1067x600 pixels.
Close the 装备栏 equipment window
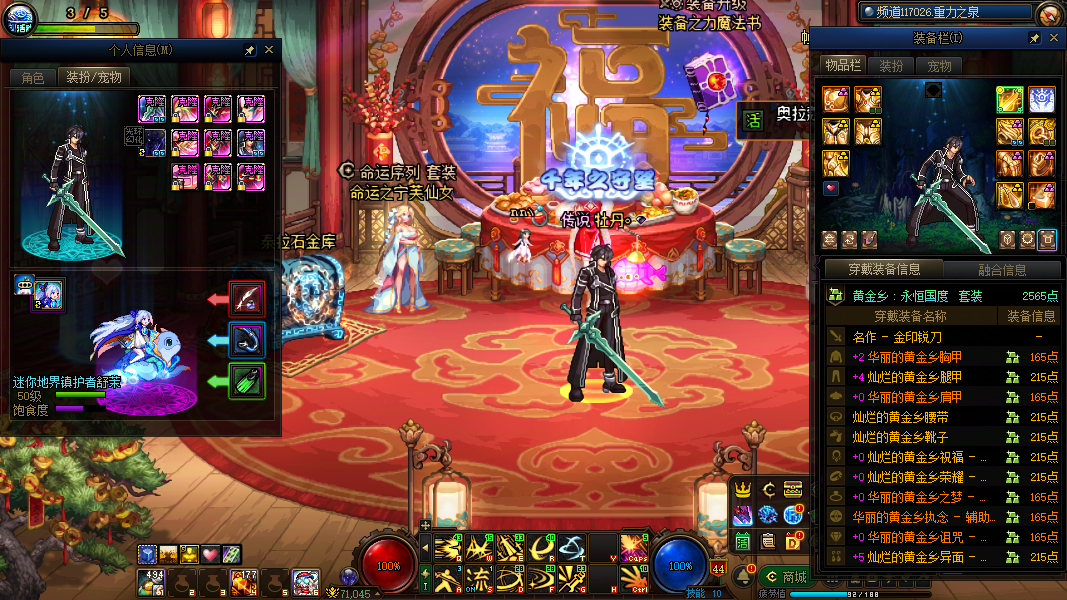(1051, 38)
